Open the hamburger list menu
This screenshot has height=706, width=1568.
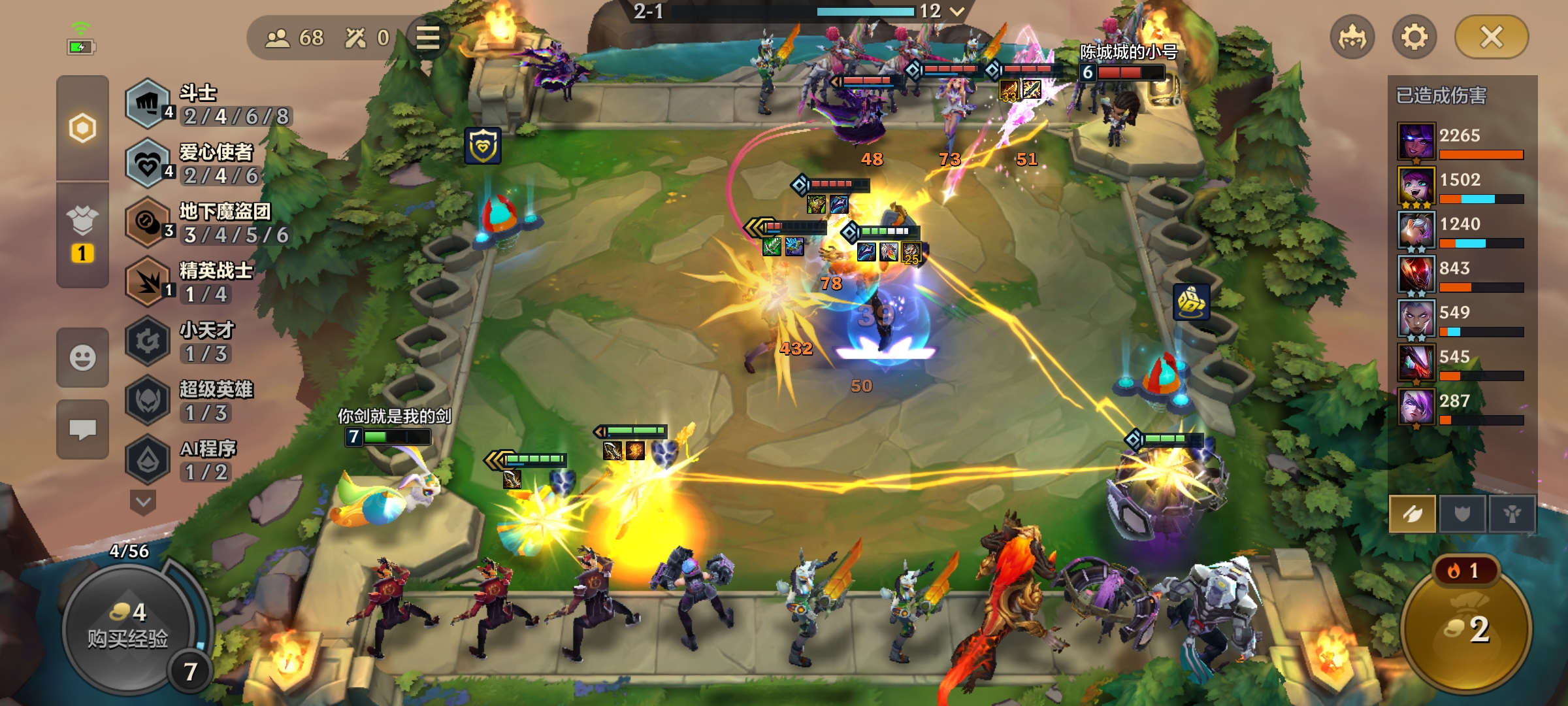(428, 38)
